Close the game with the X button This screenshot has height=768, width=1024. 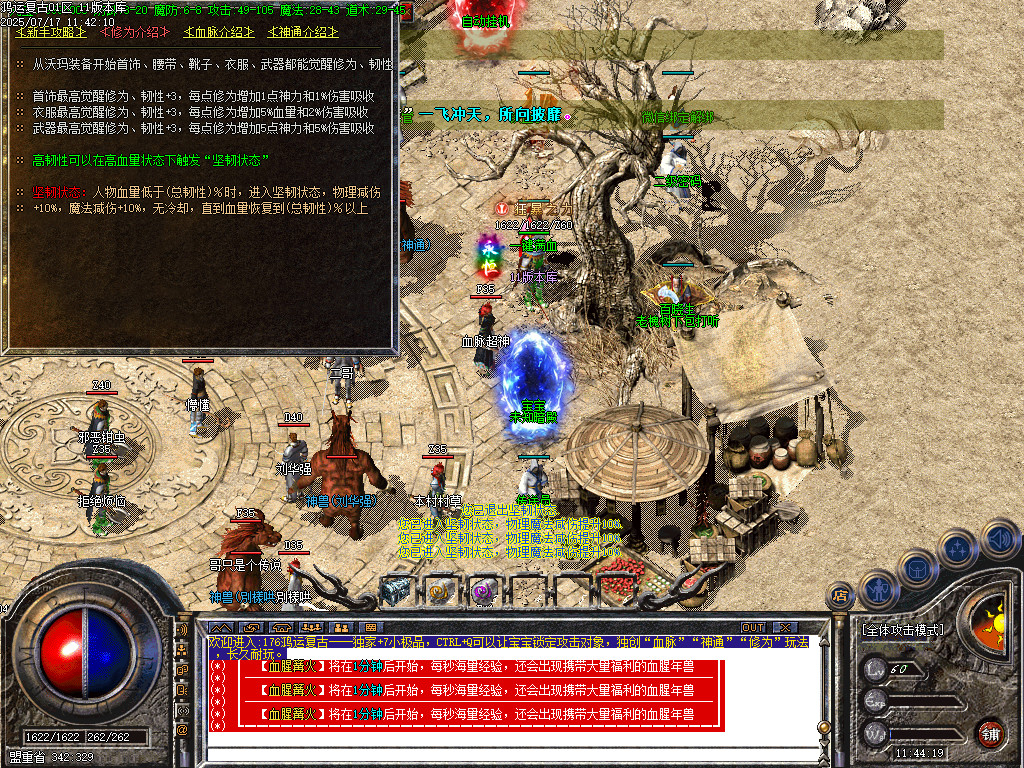pos(783,627)
